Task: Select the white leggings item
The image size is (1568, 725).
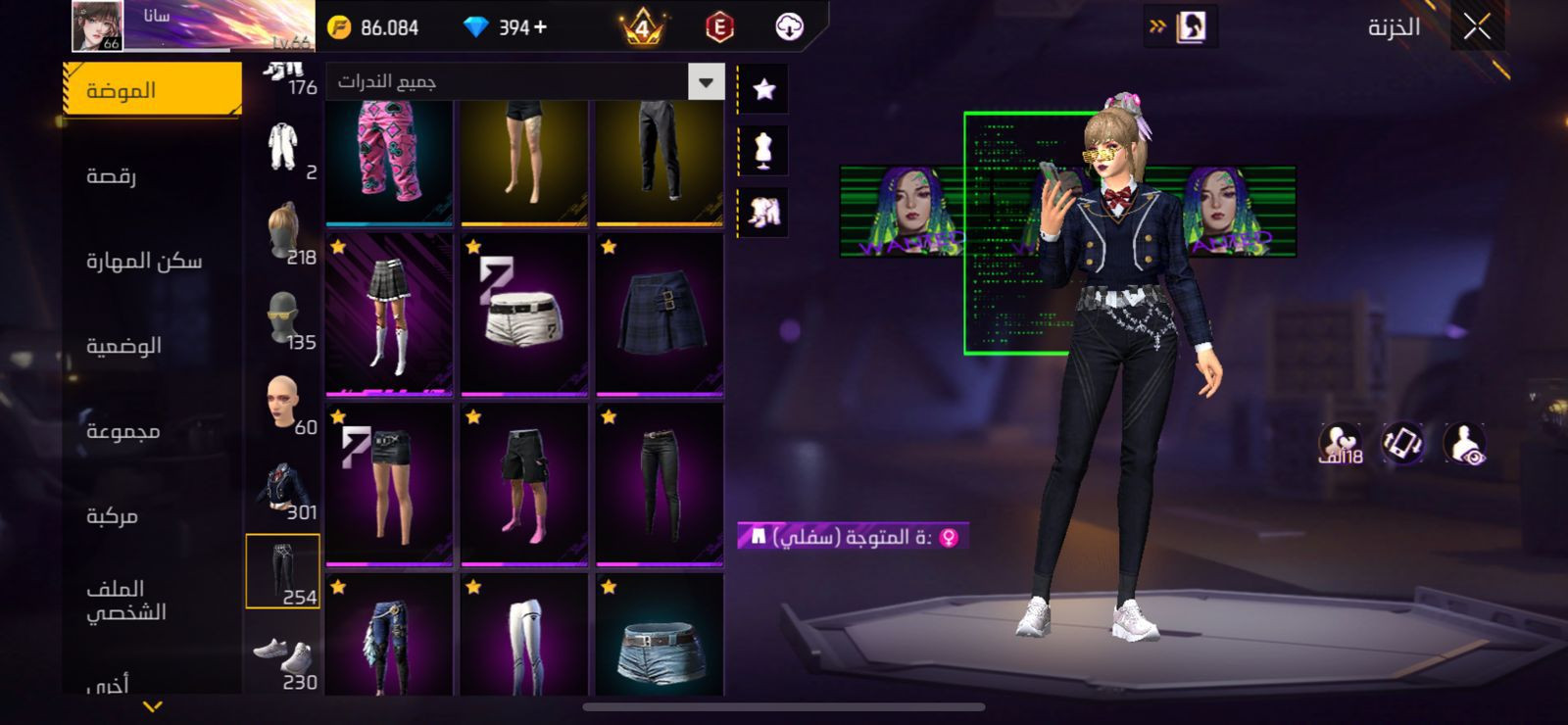Action: (524, 637)
